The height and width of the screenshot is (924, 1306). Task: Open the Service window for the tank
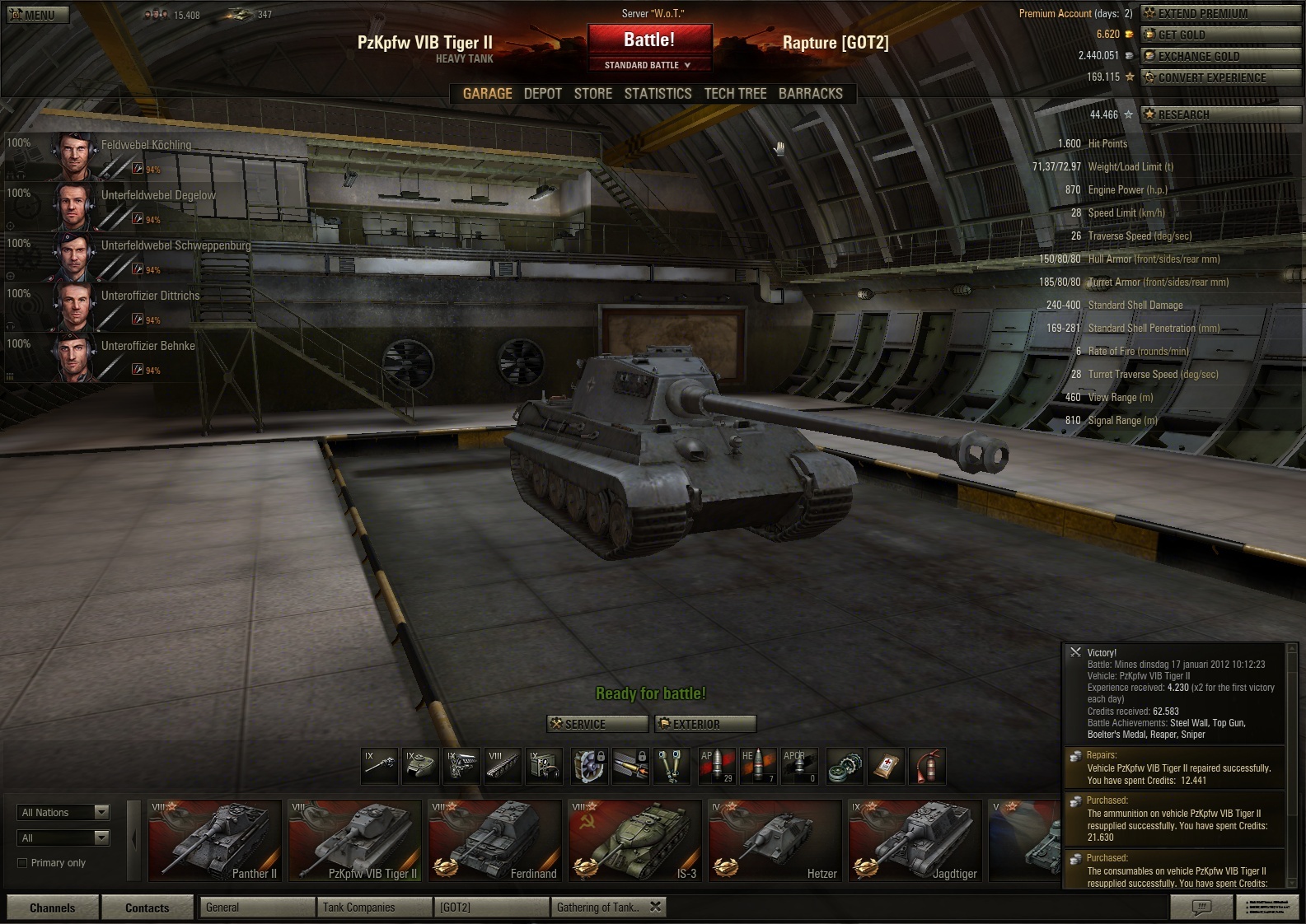tap(597, 724)
